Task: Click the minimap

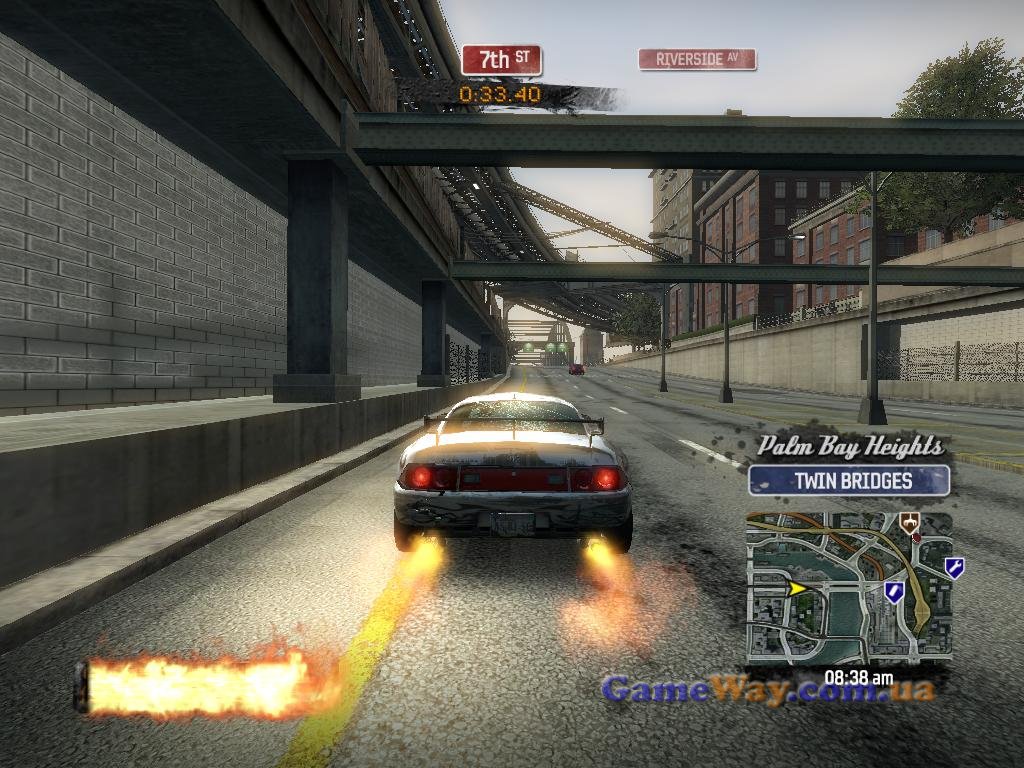Action: point(848,588)
